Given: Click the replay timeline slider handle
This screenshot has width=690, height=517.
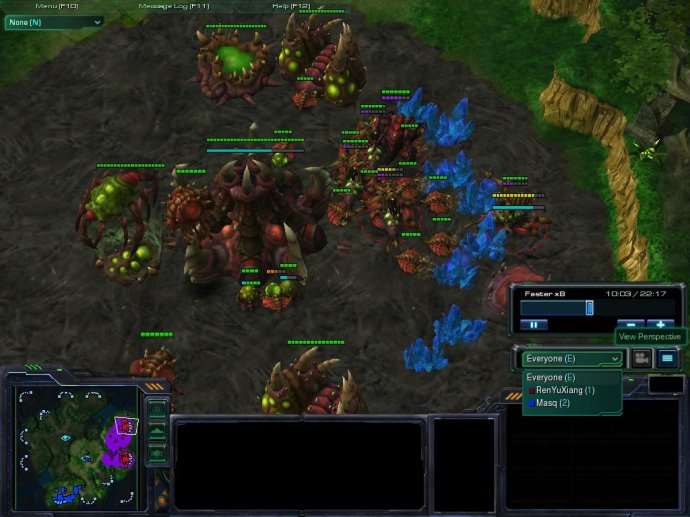Looking at the screenshot, I should pos(589,308).
